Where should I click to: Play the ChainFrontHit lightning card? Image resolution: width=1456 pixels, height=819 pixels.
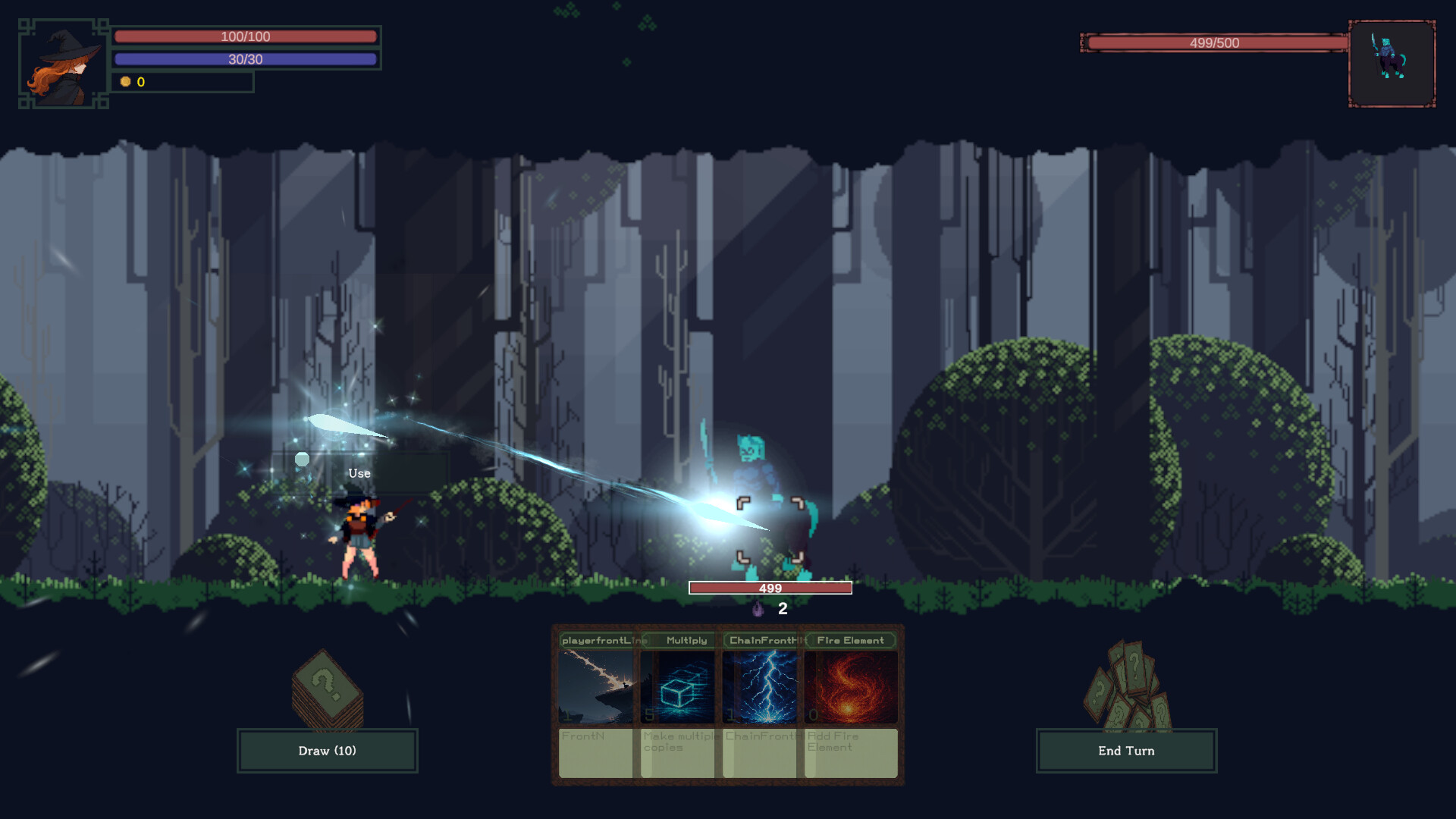click(764, 688)
